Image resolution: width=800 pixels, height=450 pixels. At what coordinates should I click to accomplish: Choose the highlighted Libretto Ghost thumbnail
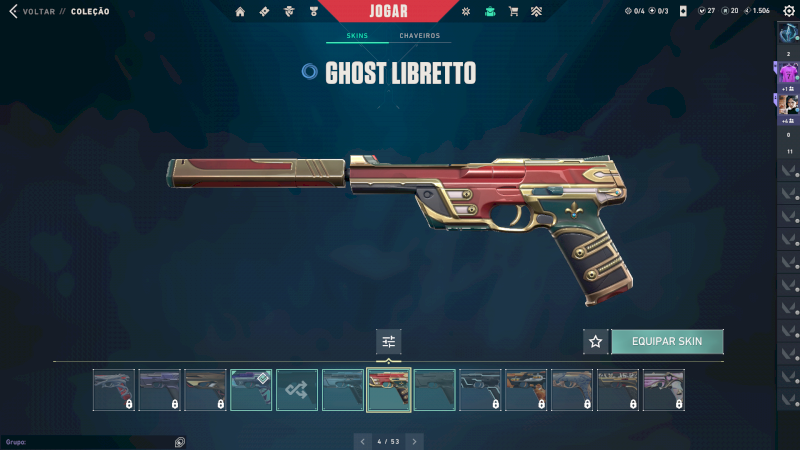(x=389, y=390)
